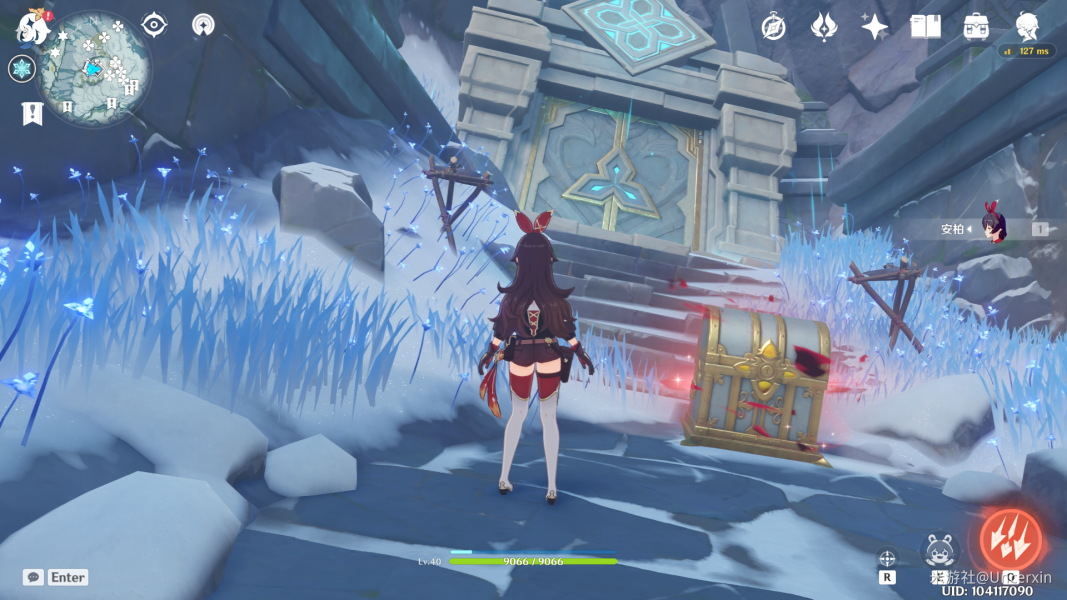Open the backpack inventory
Viewport: 1067px width, 600px height.
976,27
